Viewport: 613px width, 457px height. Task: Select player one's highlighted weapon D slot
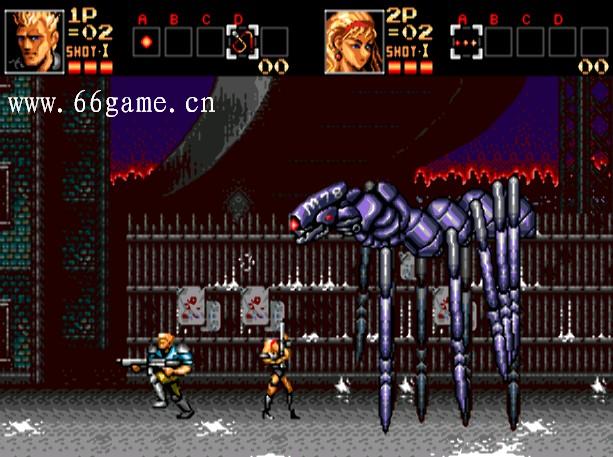241,42
